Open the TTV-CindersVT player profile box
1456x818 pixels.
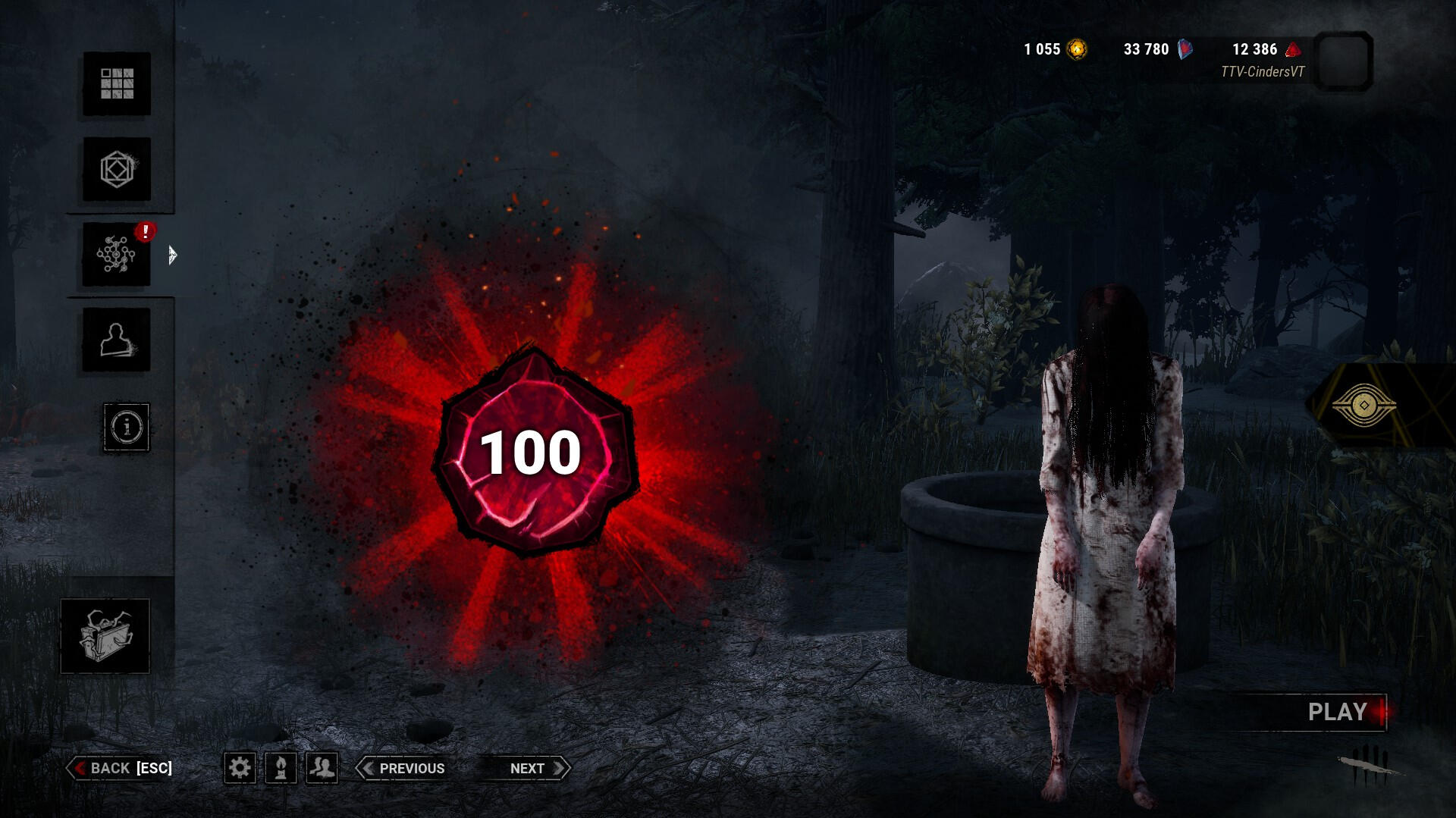point(1342,61)
